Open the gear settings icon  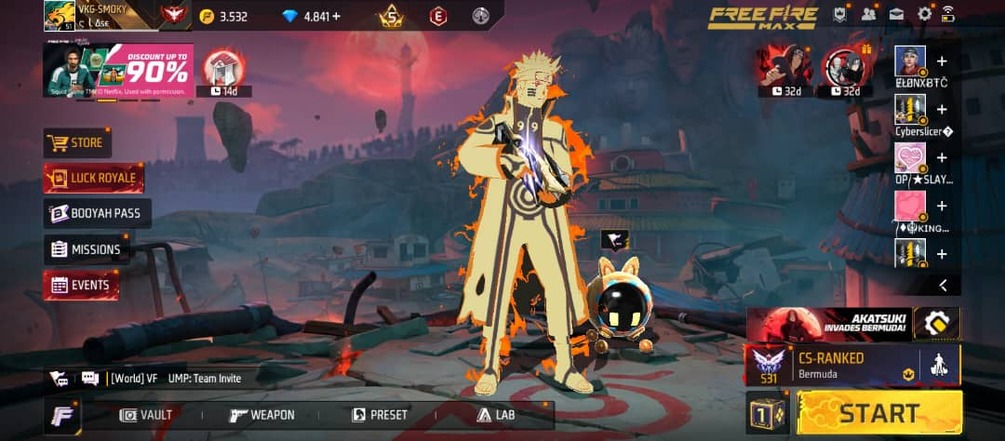click(x=924, y=14)
